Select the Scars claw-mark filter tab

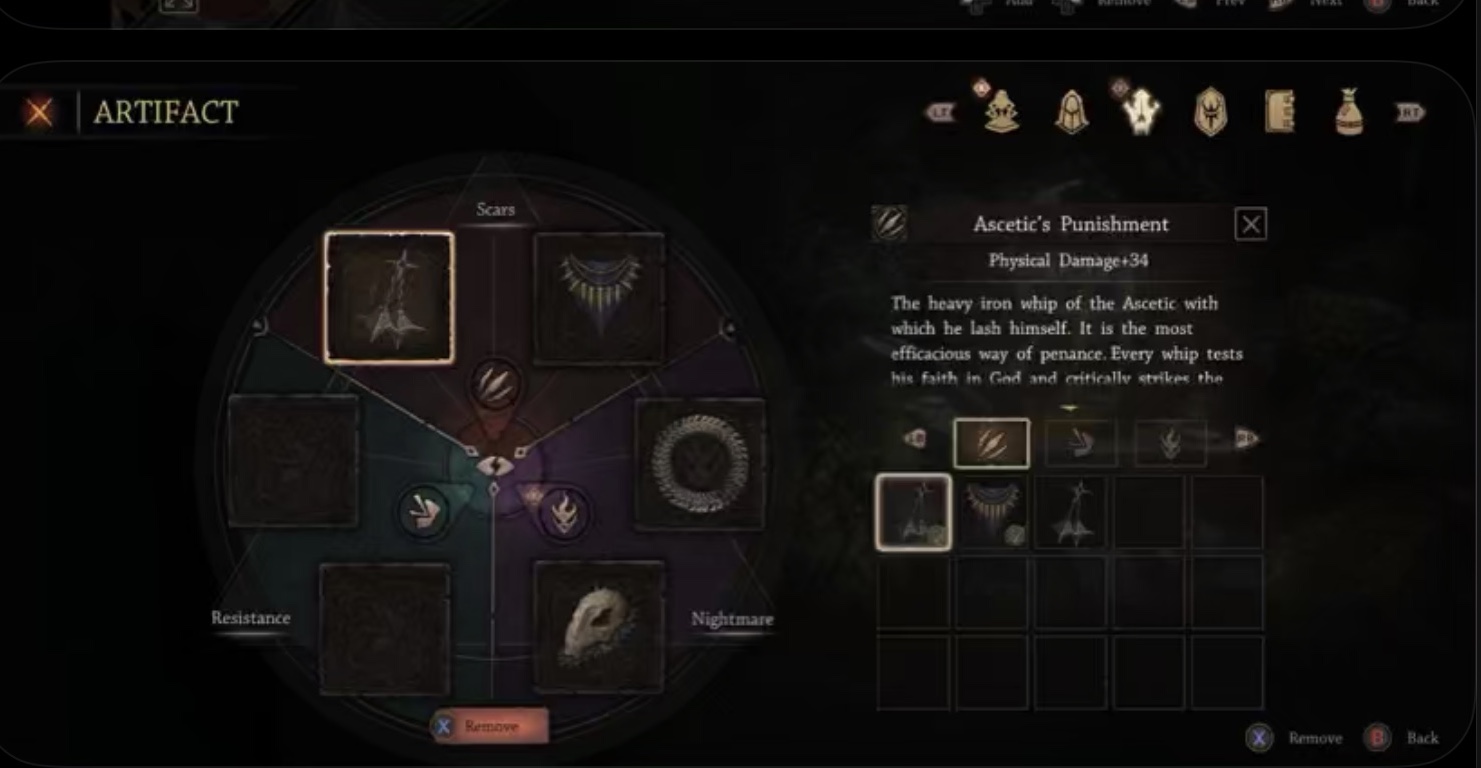point(991,443)
